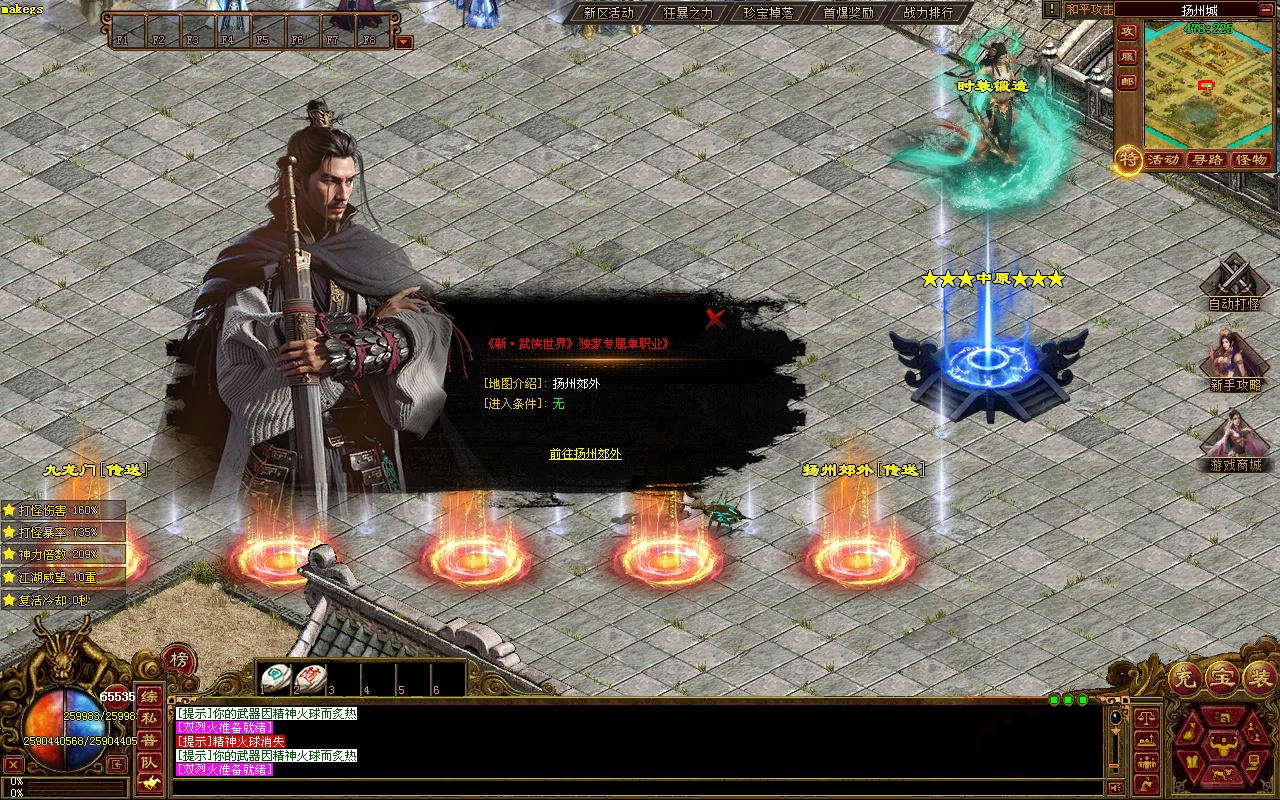Open the 新区活动 event tab
The image size is (1280, 800).
(608, 13)
